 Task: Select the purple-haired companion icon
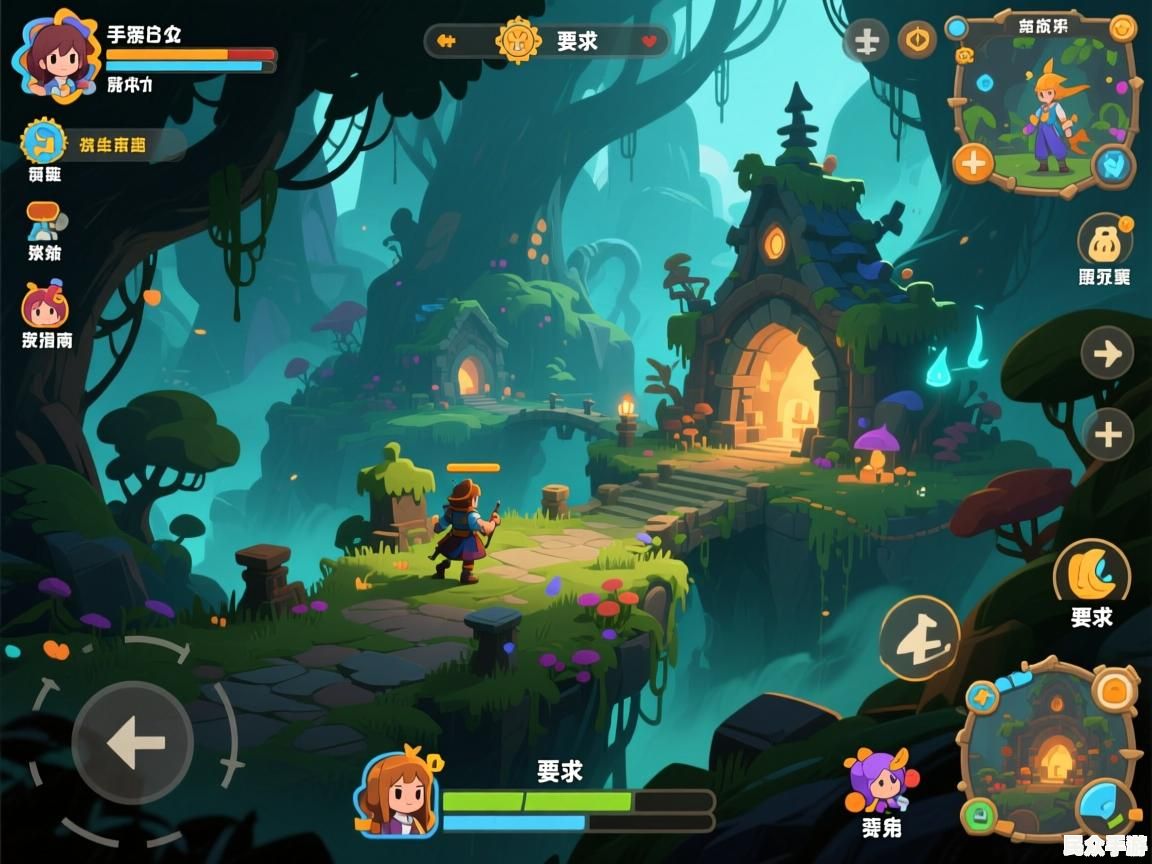pos(880,781)
